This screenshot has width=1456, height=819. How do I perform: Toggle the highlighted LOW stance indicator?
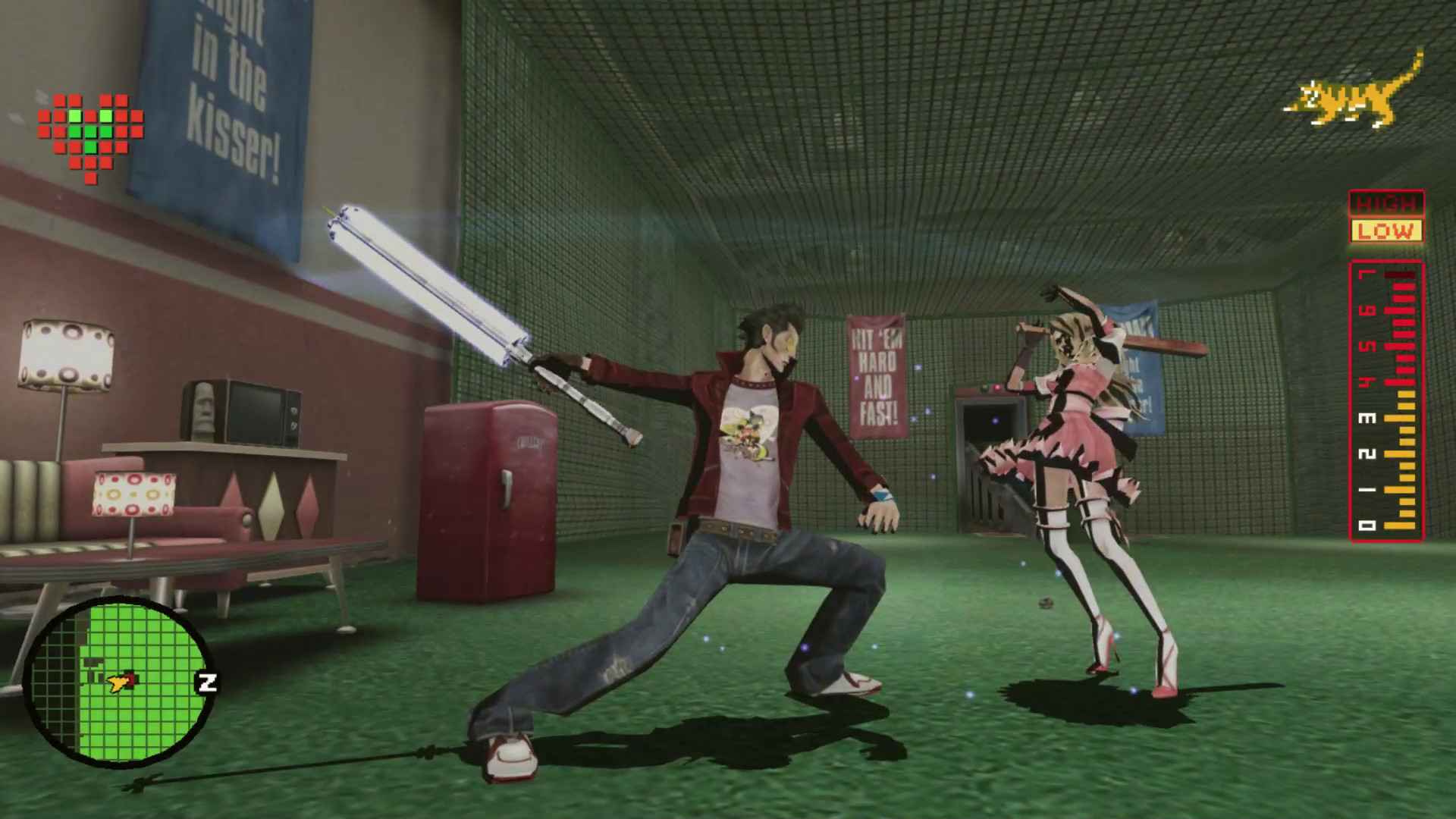pos(1386,230)
